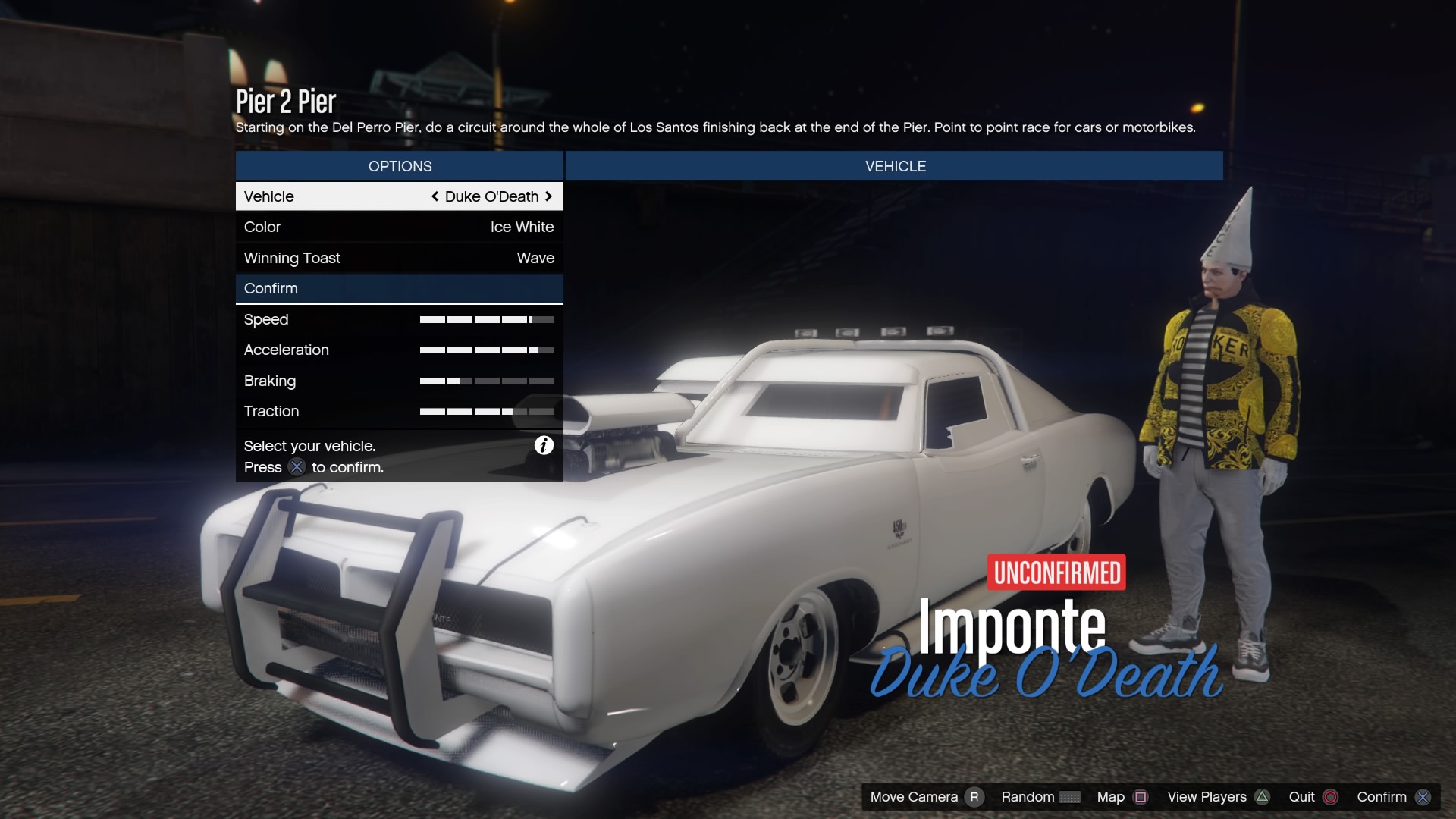This screenshot has width=1456, height=819.
Task: Select the View Players triangle icon
Action: (x=1261, y=797)
